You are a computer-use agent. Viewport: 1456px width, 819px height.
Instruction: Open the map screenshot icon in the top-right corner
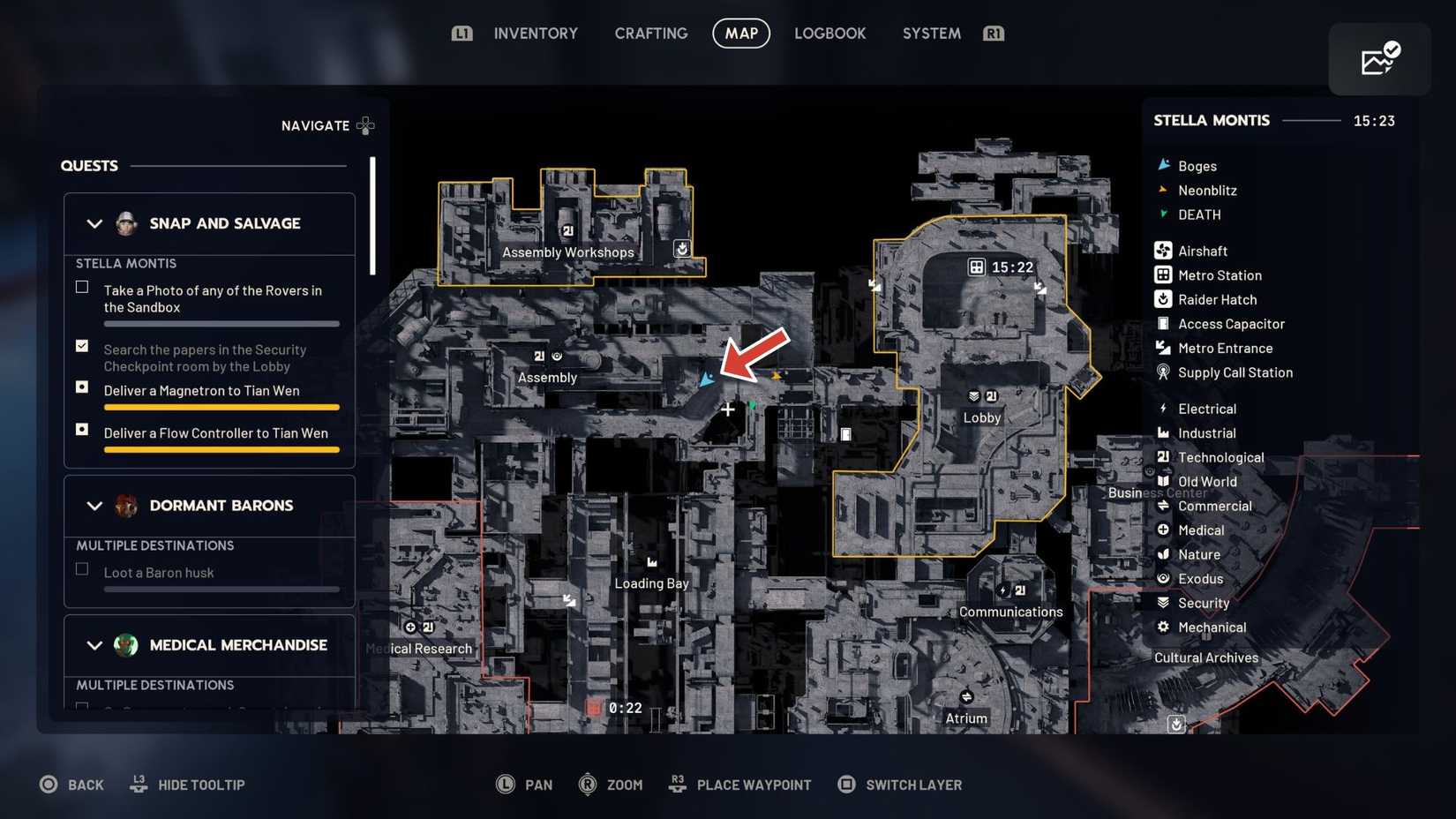click(x=1379, y=58)
